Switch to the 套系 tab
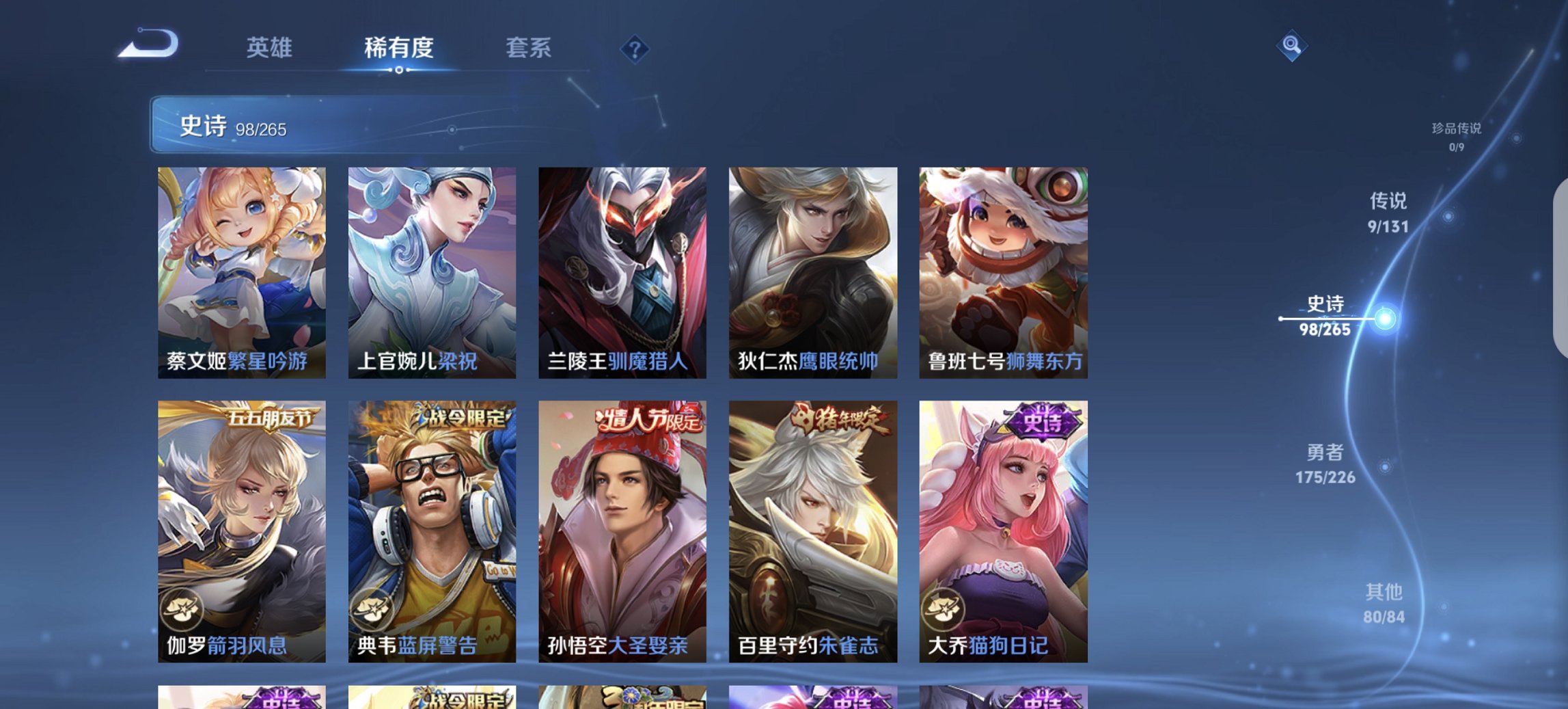Viewport: 1568px width, 709px height. tap(527, 48)
